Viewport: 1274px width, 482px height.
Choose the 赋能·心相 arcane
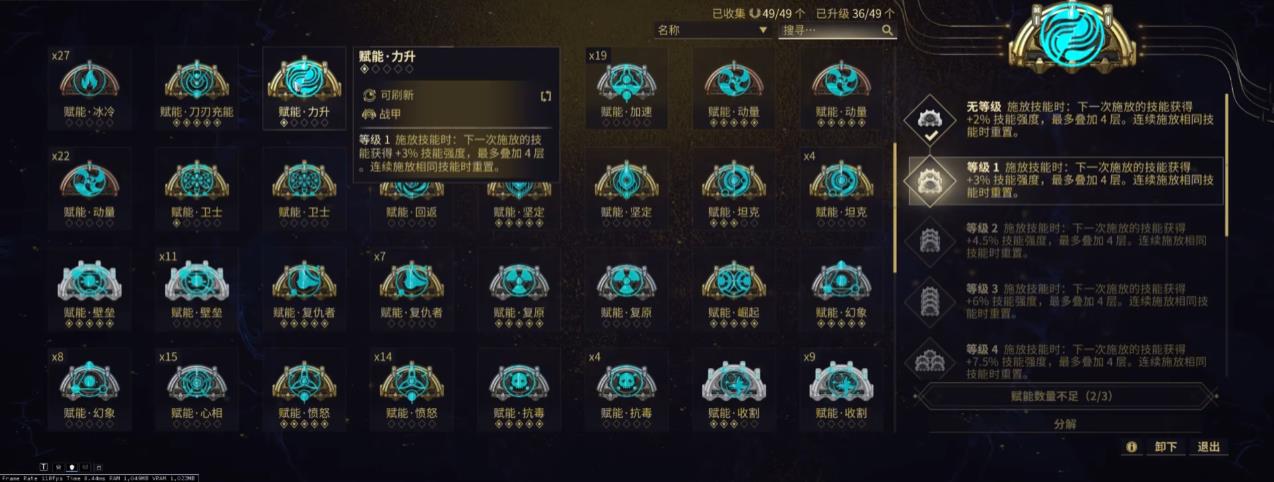click(x=196, y=388)
